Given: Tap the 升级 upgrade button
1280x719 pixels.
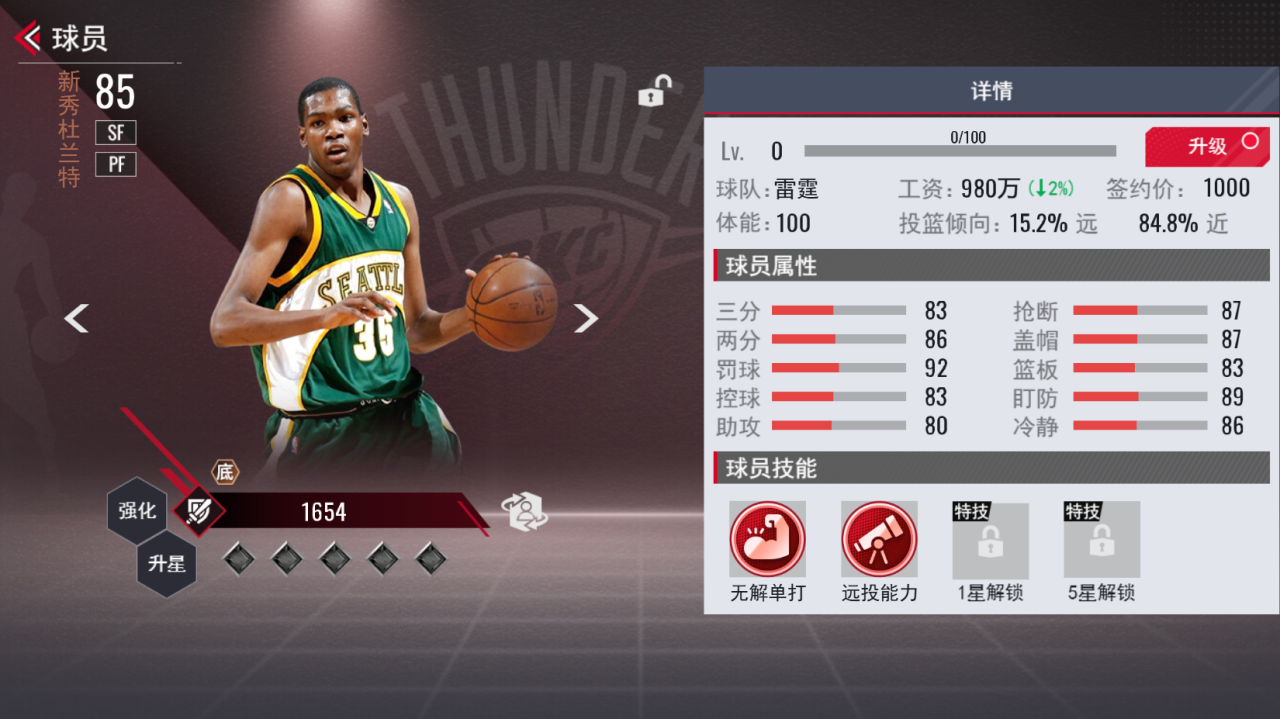Looking at the screenshot, I should (1208, 147).
